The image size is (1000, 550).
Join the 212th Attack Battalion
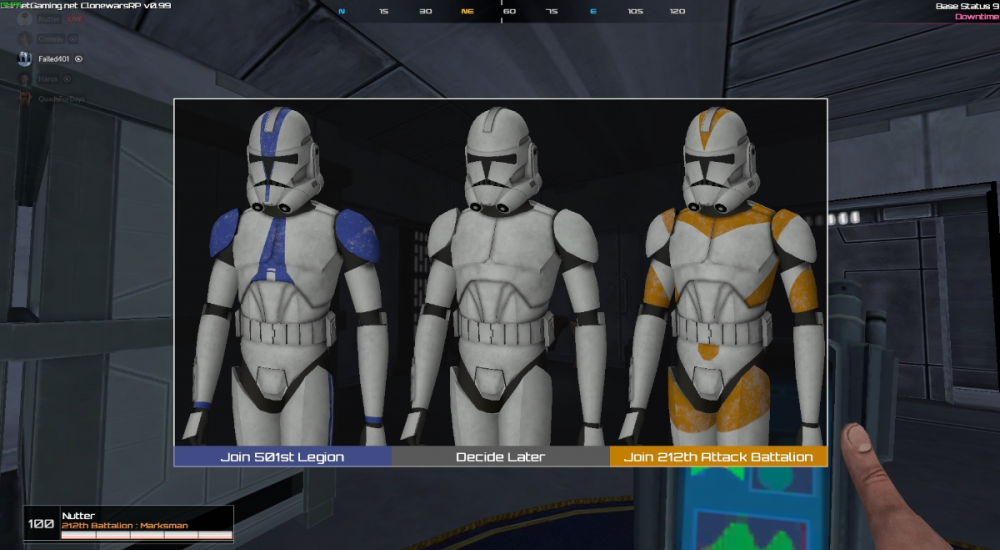point(718,457)
